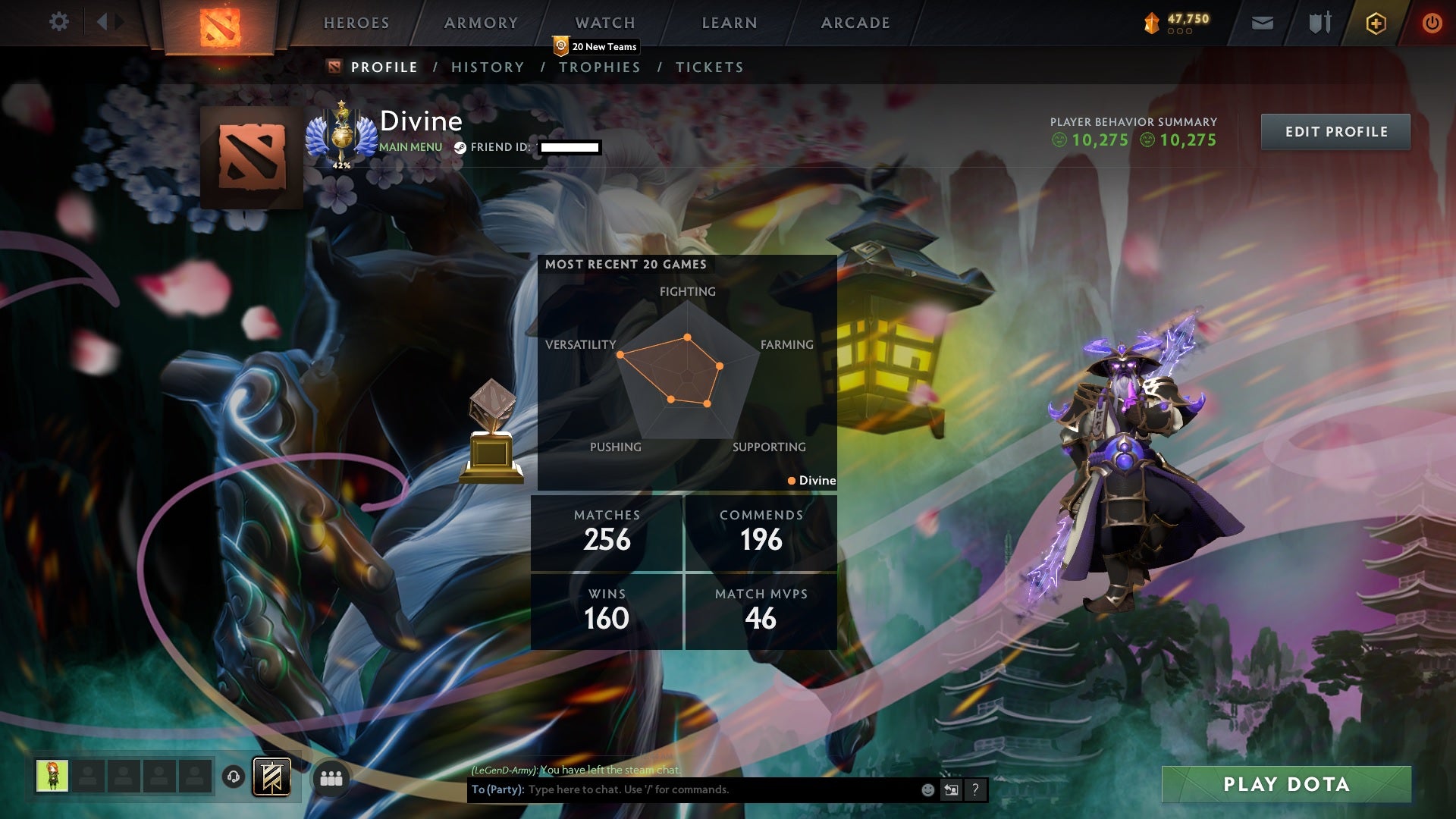
Task: Show the Tickets tab
Action: pyautogui.click(x=710, y=67)
